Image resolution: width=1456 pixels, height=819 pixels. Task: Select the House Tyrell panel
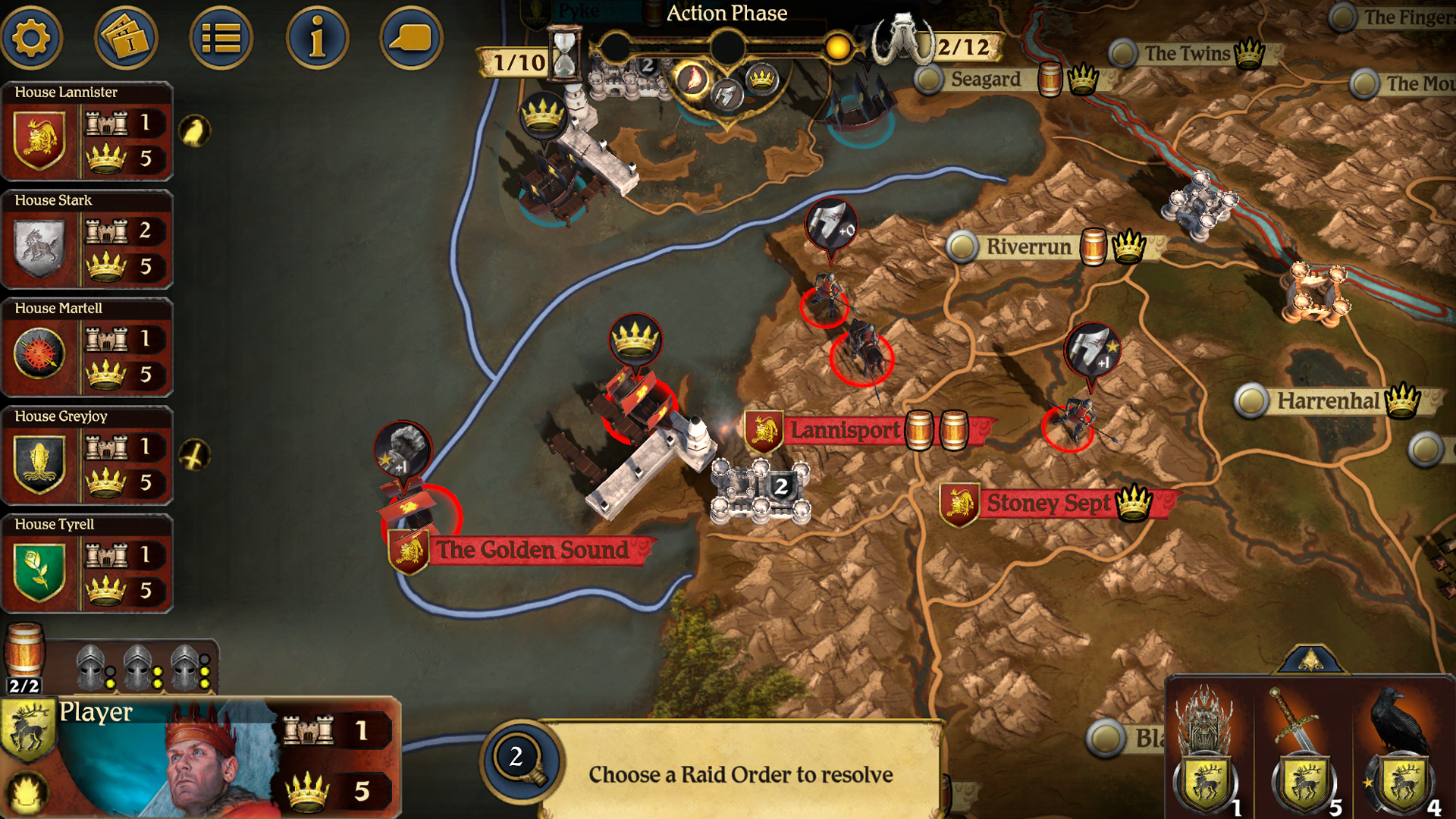tap(87, 563)
